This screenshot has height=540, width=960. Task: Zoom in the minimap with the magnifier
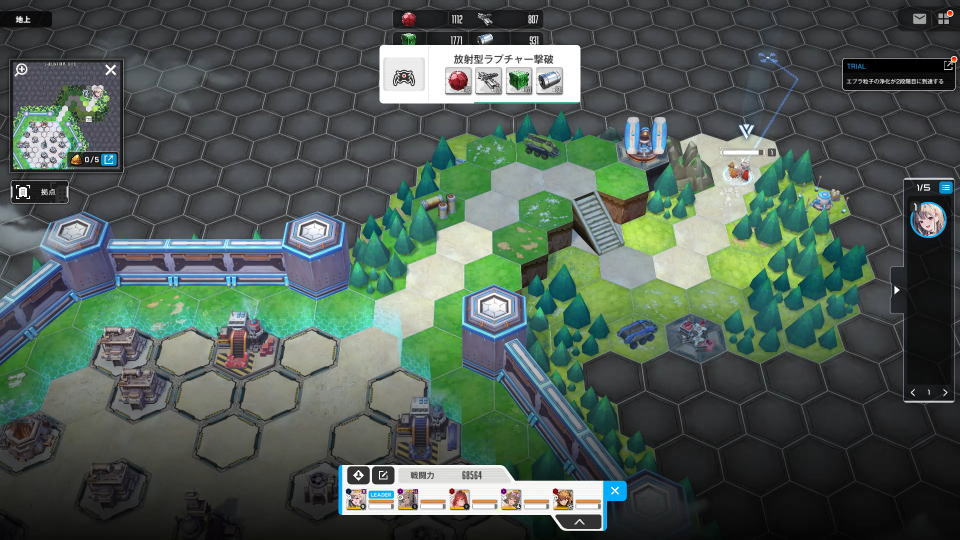(x=22, y=70)
